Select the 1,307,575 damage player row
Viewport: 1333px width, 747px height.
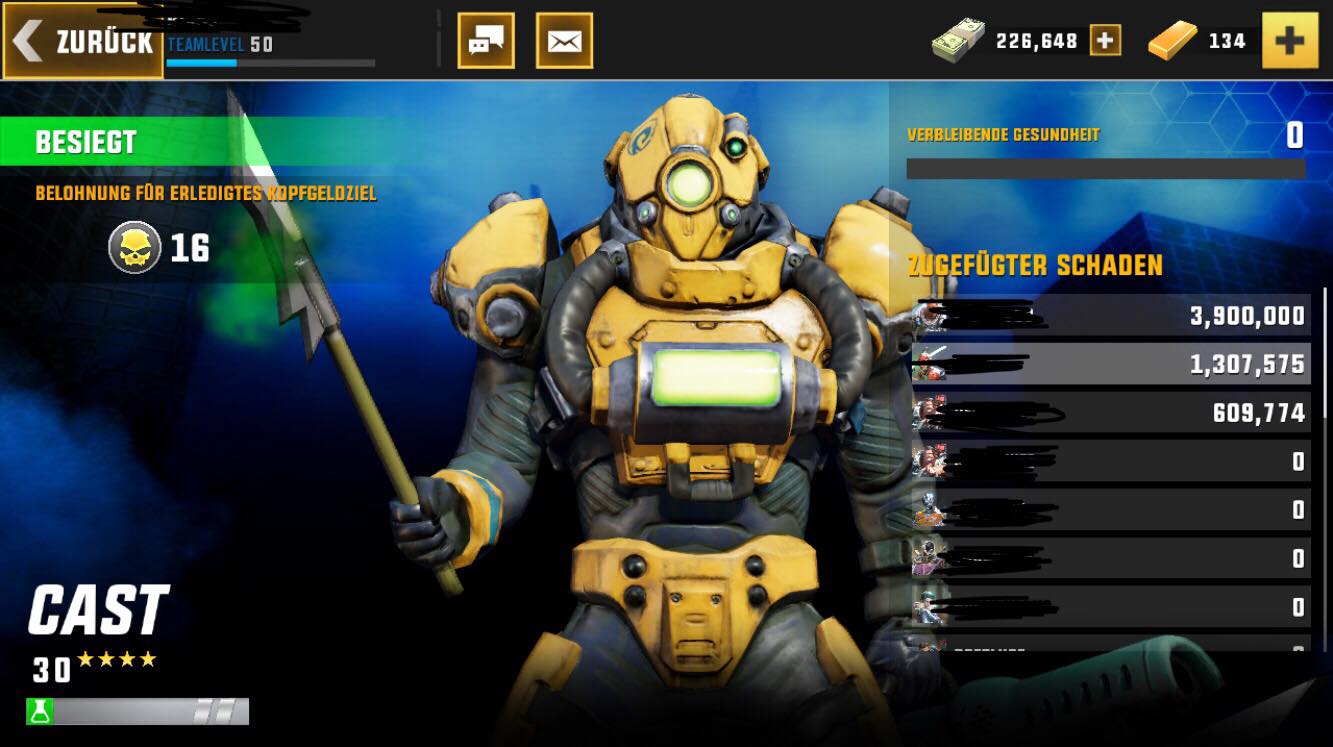[x=1110, y=364]
